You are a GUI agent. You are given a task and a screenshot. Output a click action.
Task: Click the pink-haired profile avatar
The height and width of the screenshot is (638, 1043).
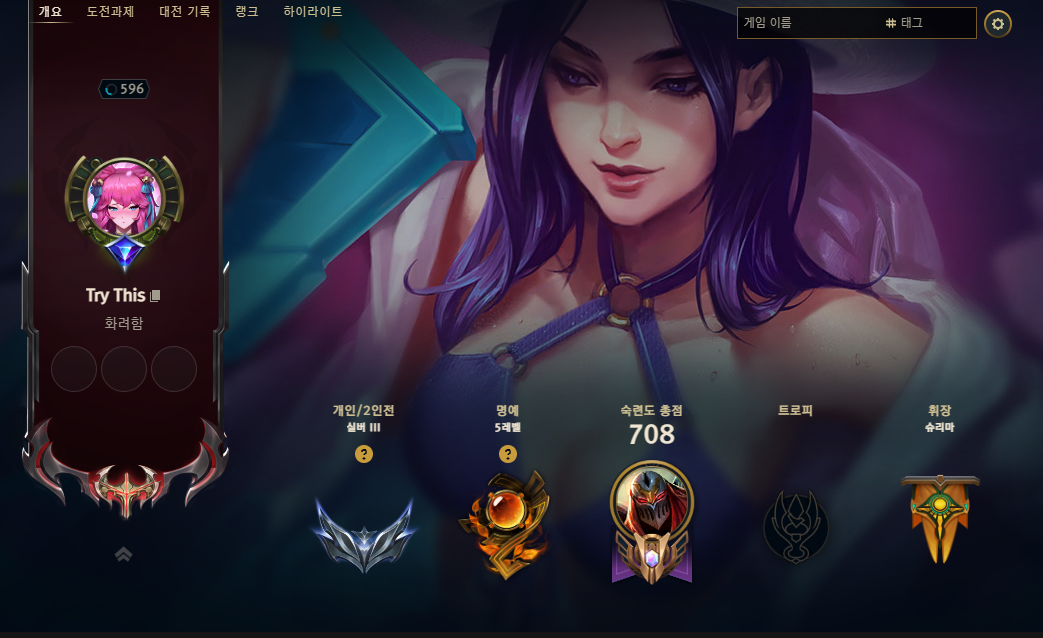coord(125,199)
